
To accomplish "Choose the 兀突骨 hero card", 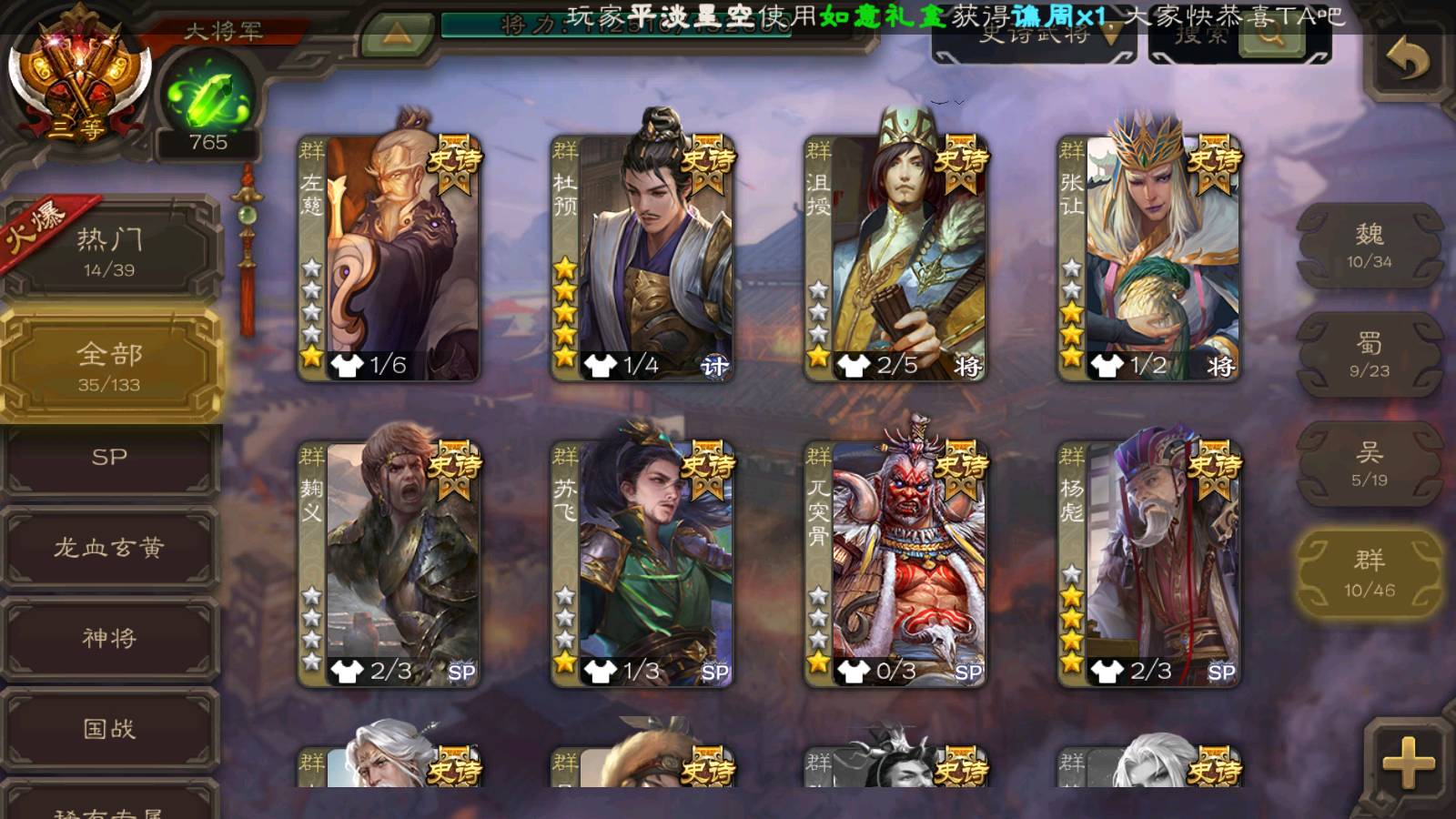I will coord(895,564).
